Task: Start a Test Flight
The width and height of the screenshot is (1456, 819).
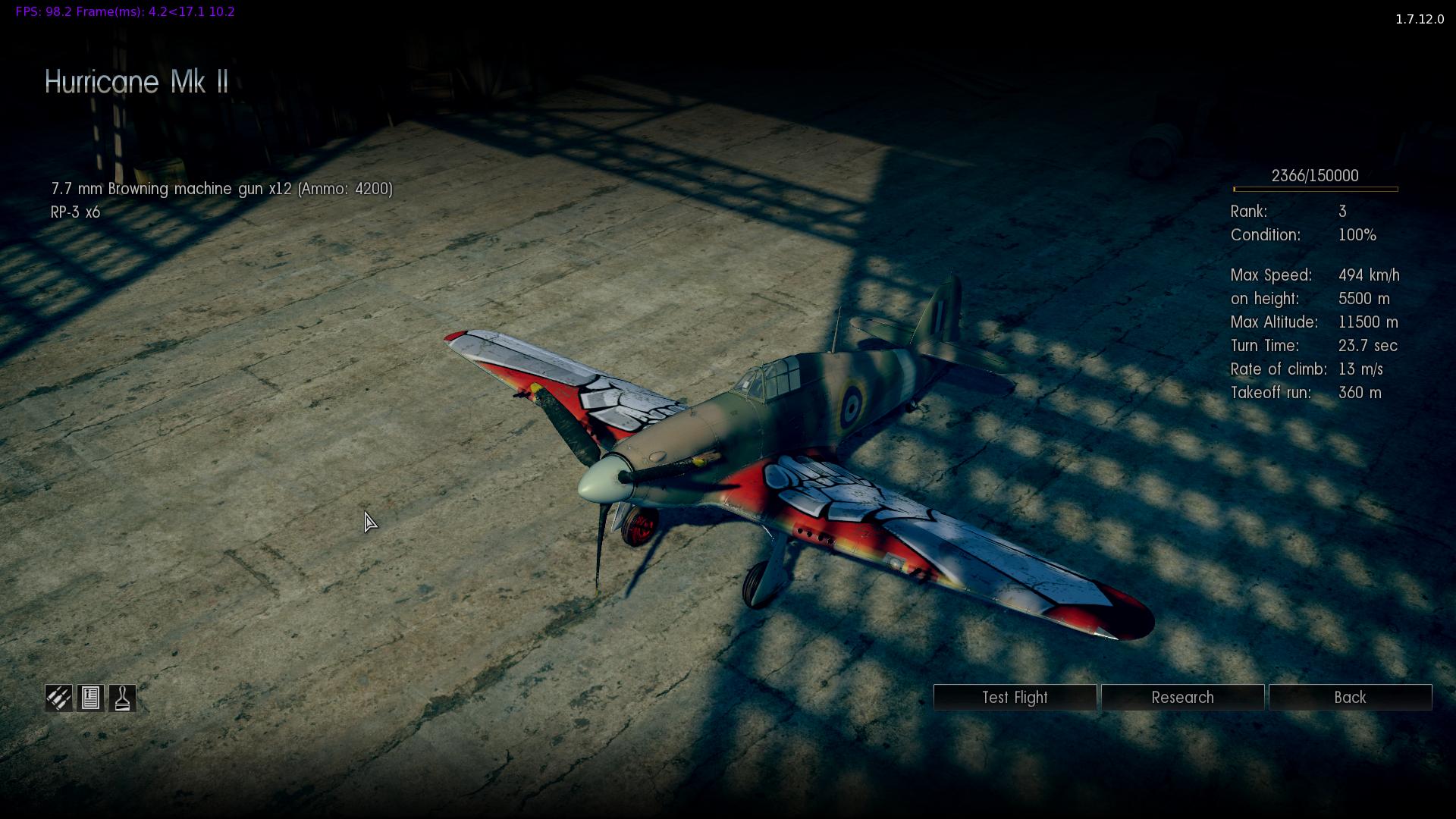Action: [1015, 698]
